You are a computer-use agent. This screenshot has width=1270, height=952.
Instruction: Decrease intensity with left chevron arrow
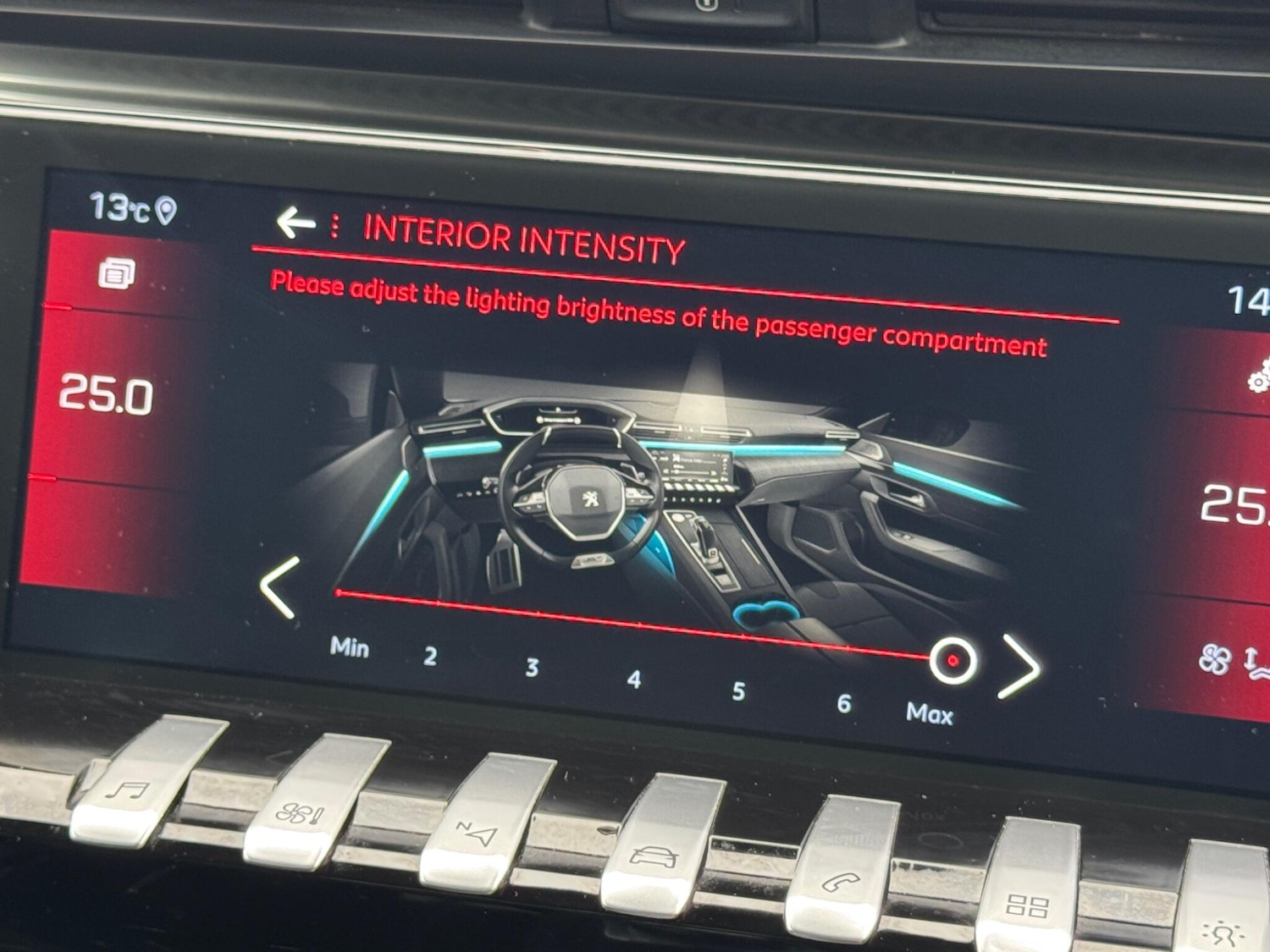coord(279,586)
